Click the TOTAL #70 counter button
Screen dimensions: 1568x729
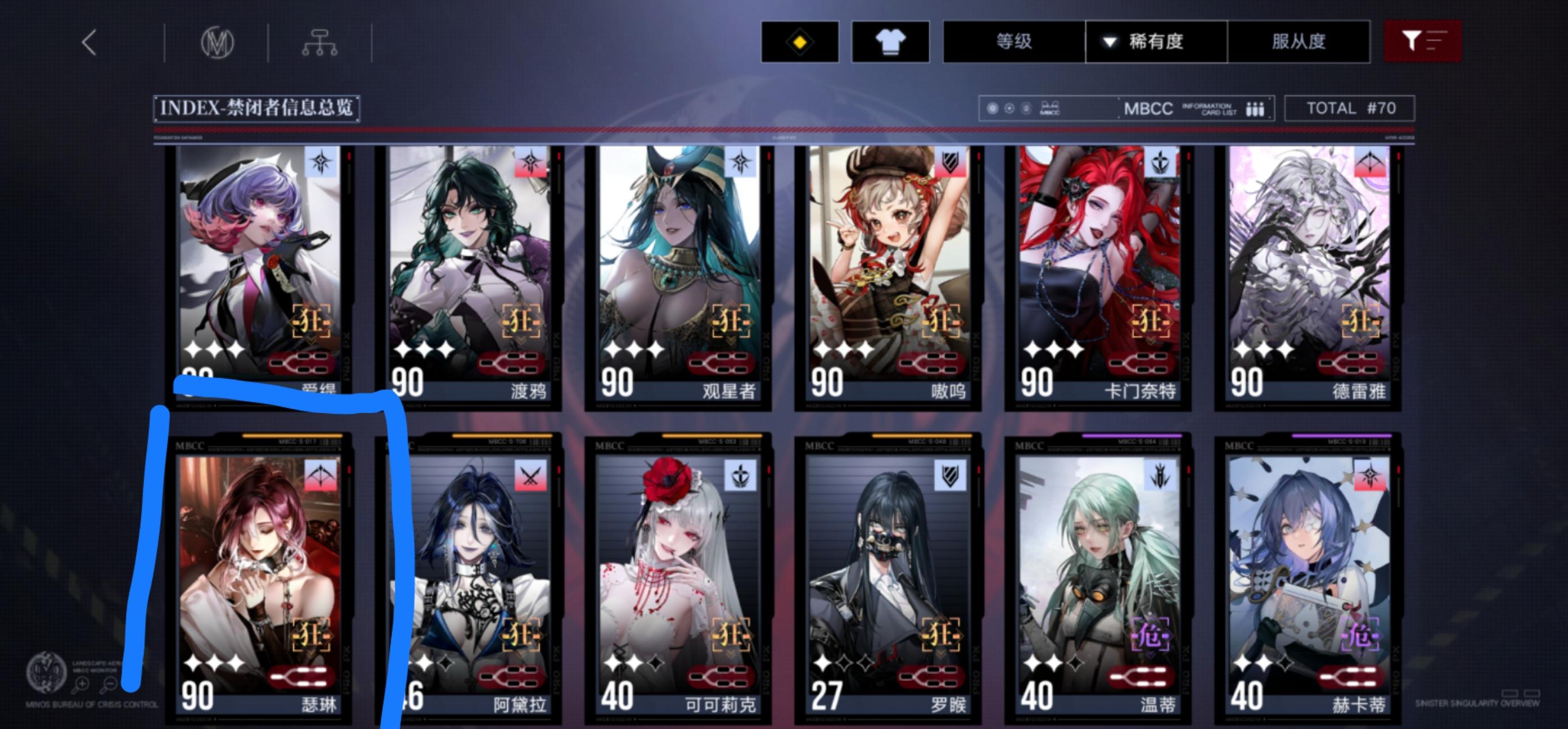(1351, 108)
